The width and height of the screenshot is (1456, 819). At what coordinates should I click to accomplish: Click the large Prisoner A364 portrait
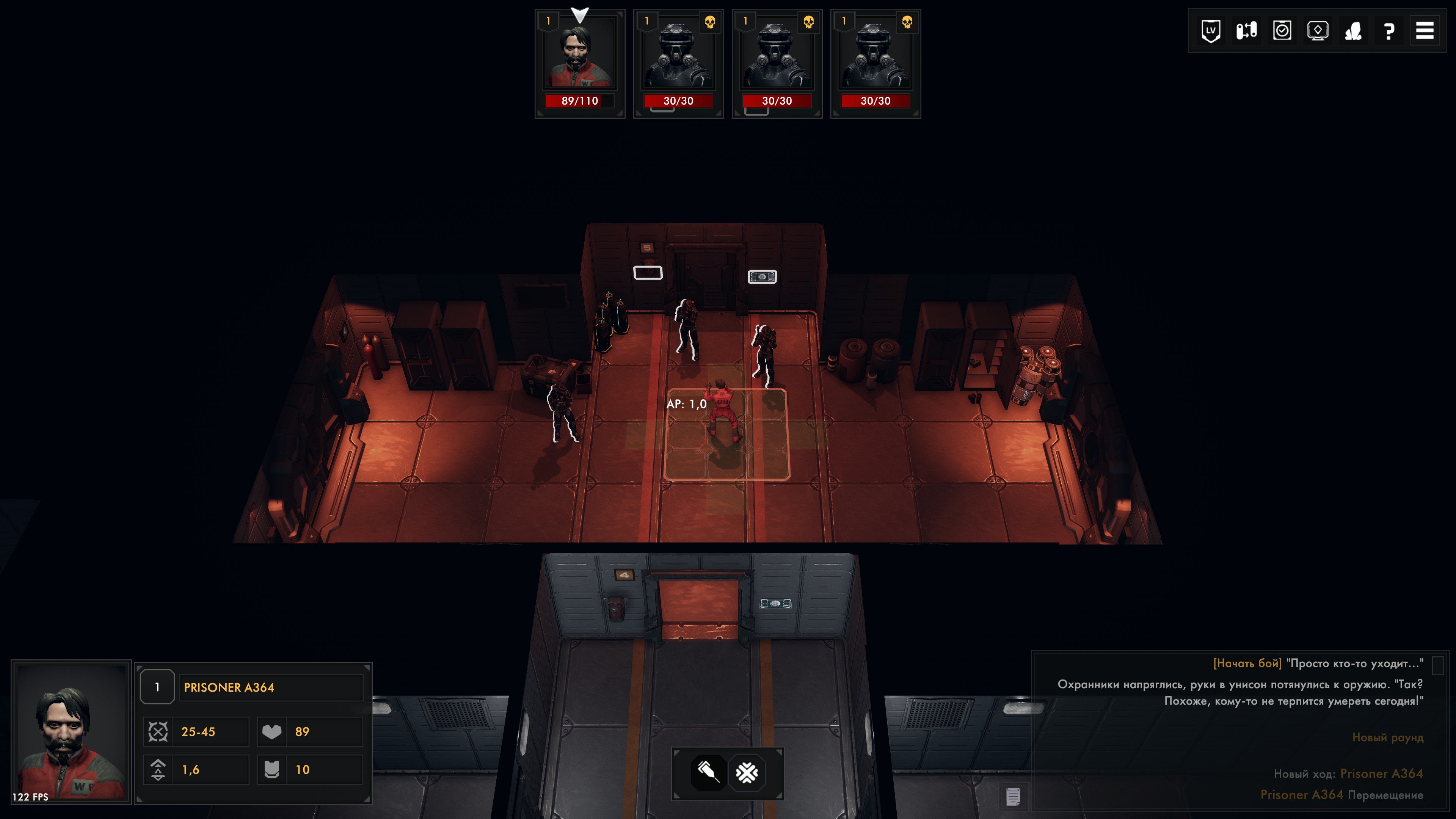71,731
